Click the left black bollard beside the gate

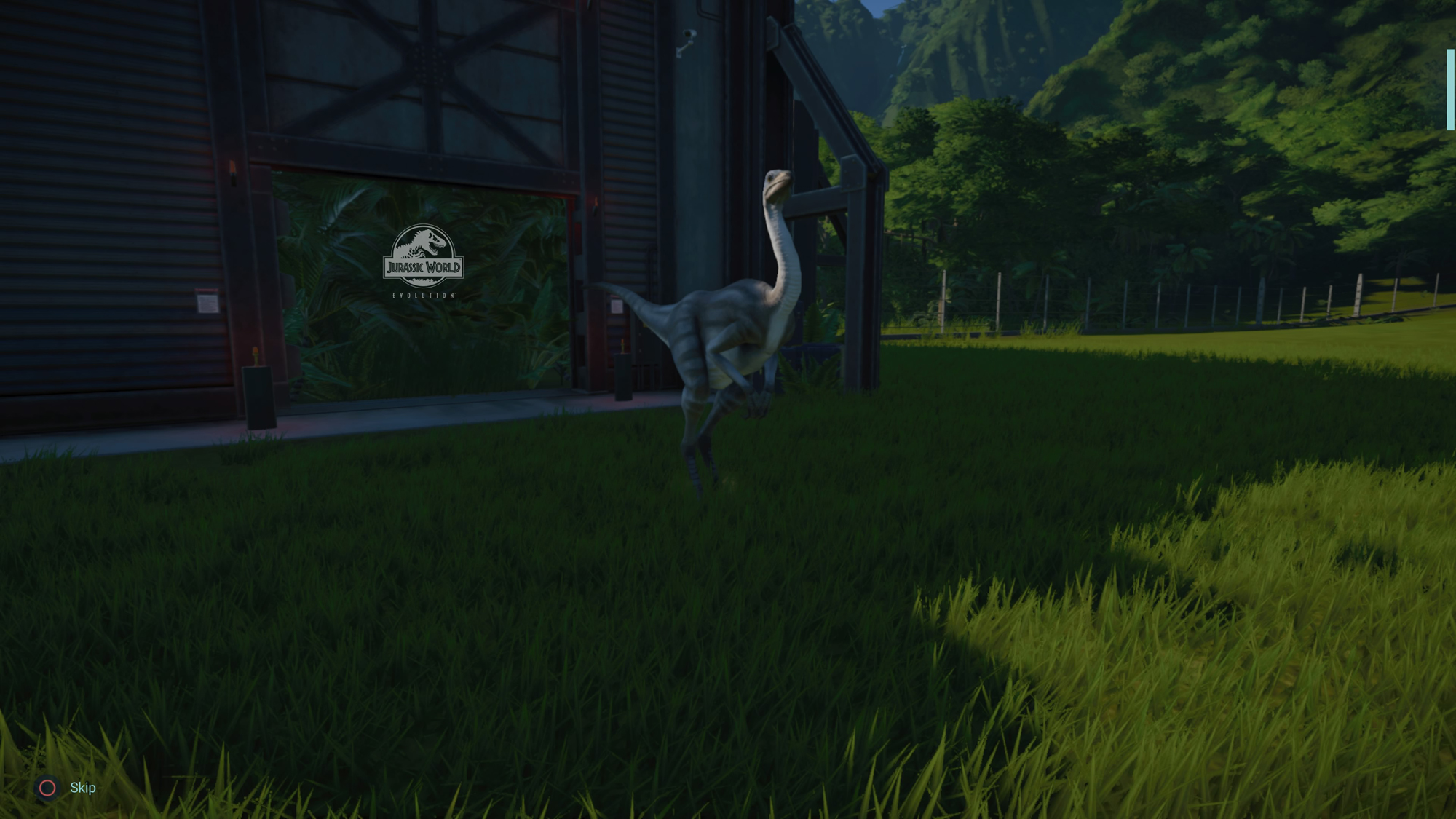(x=258, y=399)
